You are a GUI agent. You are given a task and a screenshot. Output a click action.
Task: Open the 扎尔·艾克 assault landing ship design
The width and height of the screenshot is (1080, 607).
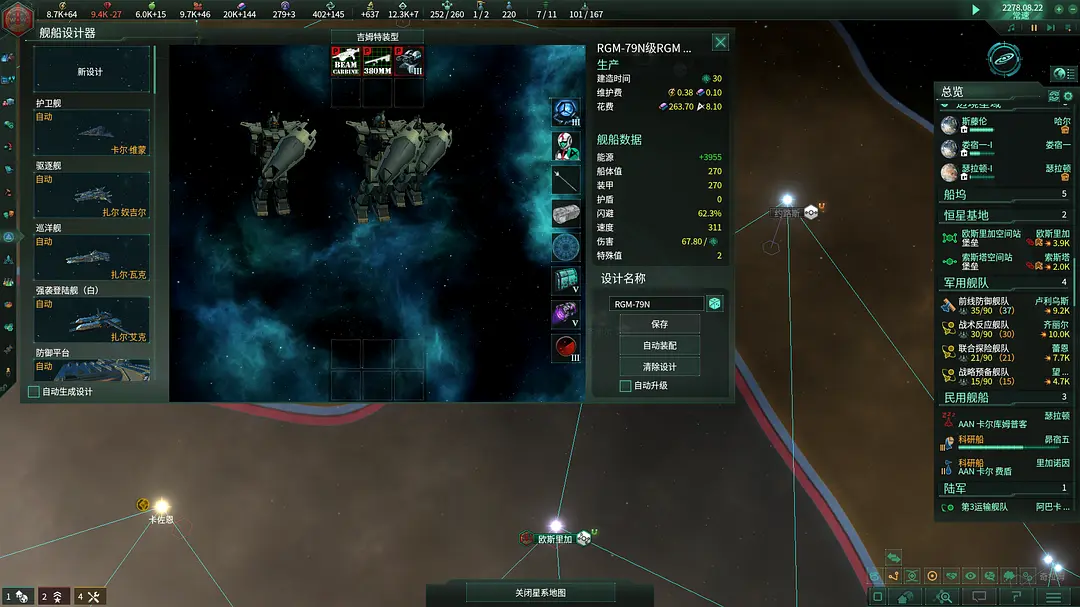(x=92, y=320)
